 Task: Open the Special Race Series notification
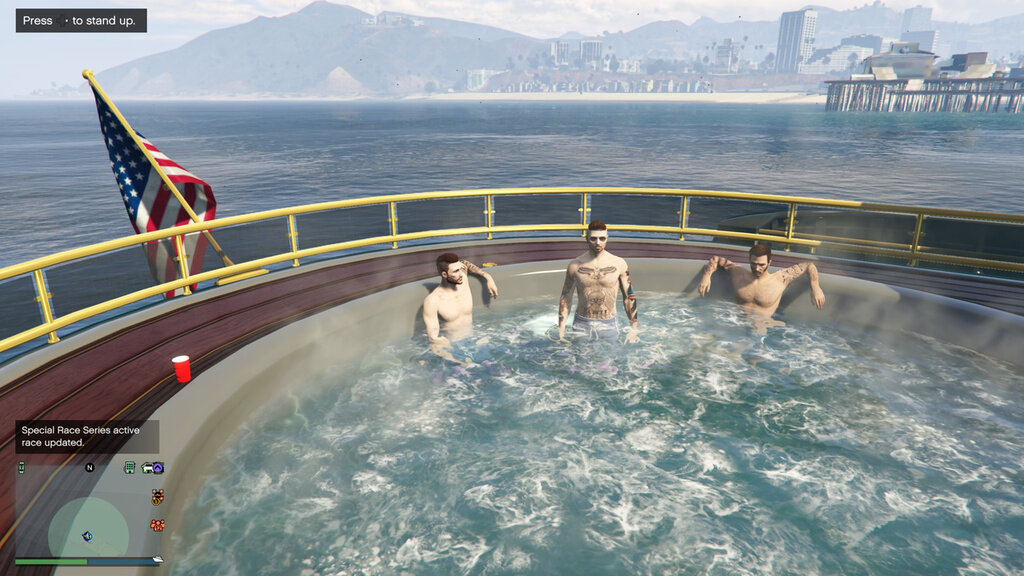pyautogui.click(x=87, y=436)
